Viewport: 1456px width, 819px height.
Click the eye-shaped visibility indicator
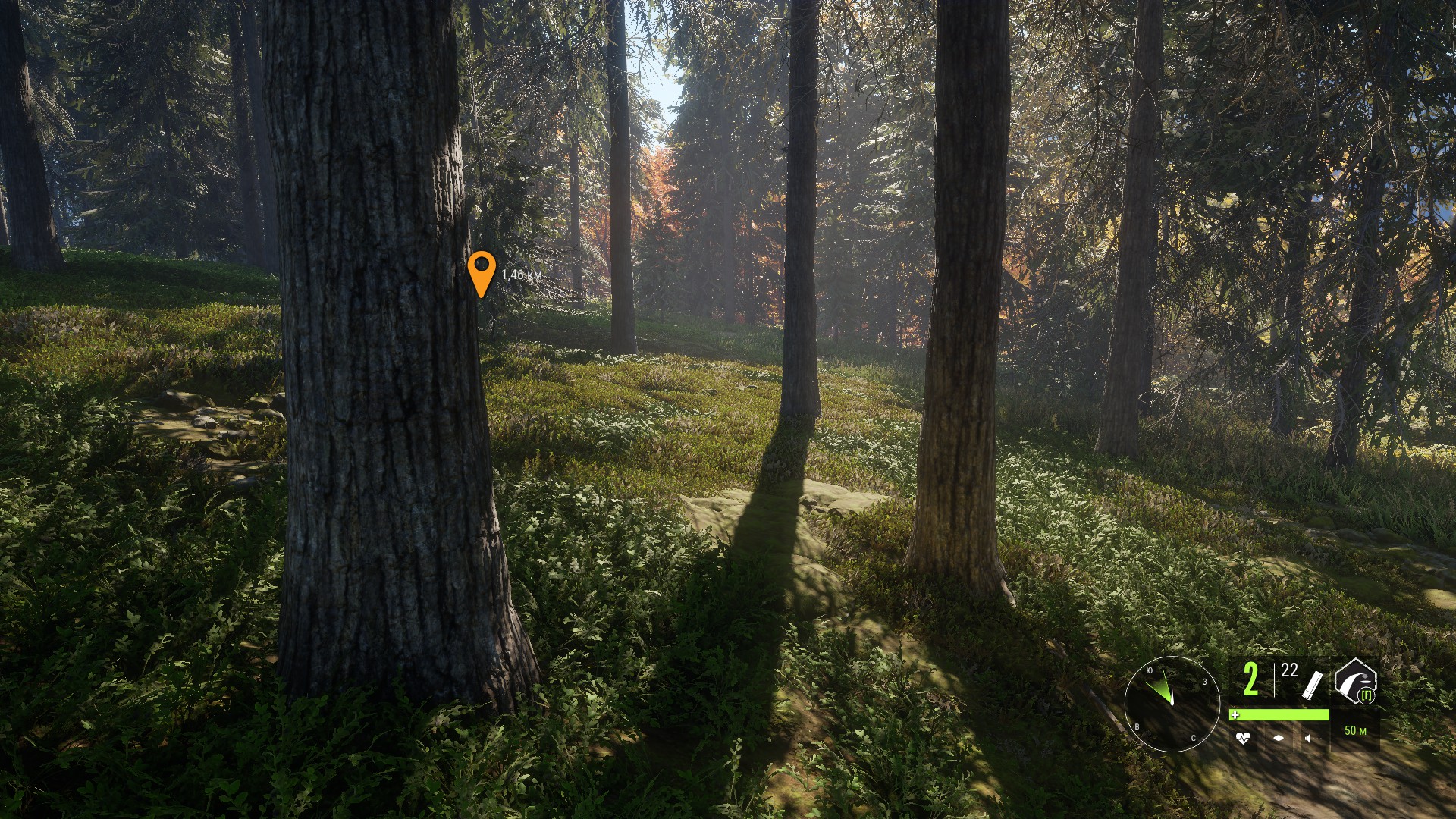[x=1279, y=738]
